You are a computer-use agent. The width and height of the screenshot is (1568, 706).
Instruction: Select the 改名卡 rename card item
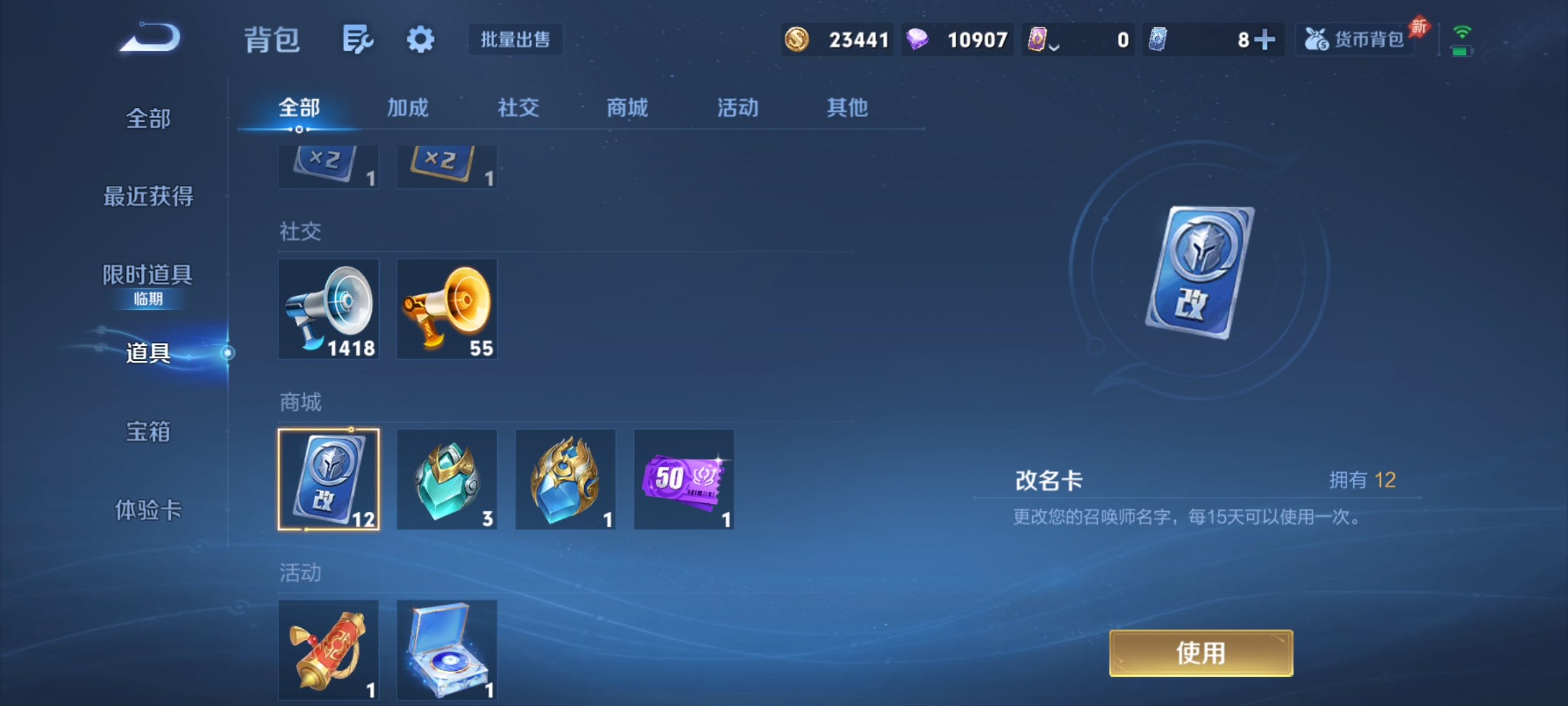click(x=329, y=480)
